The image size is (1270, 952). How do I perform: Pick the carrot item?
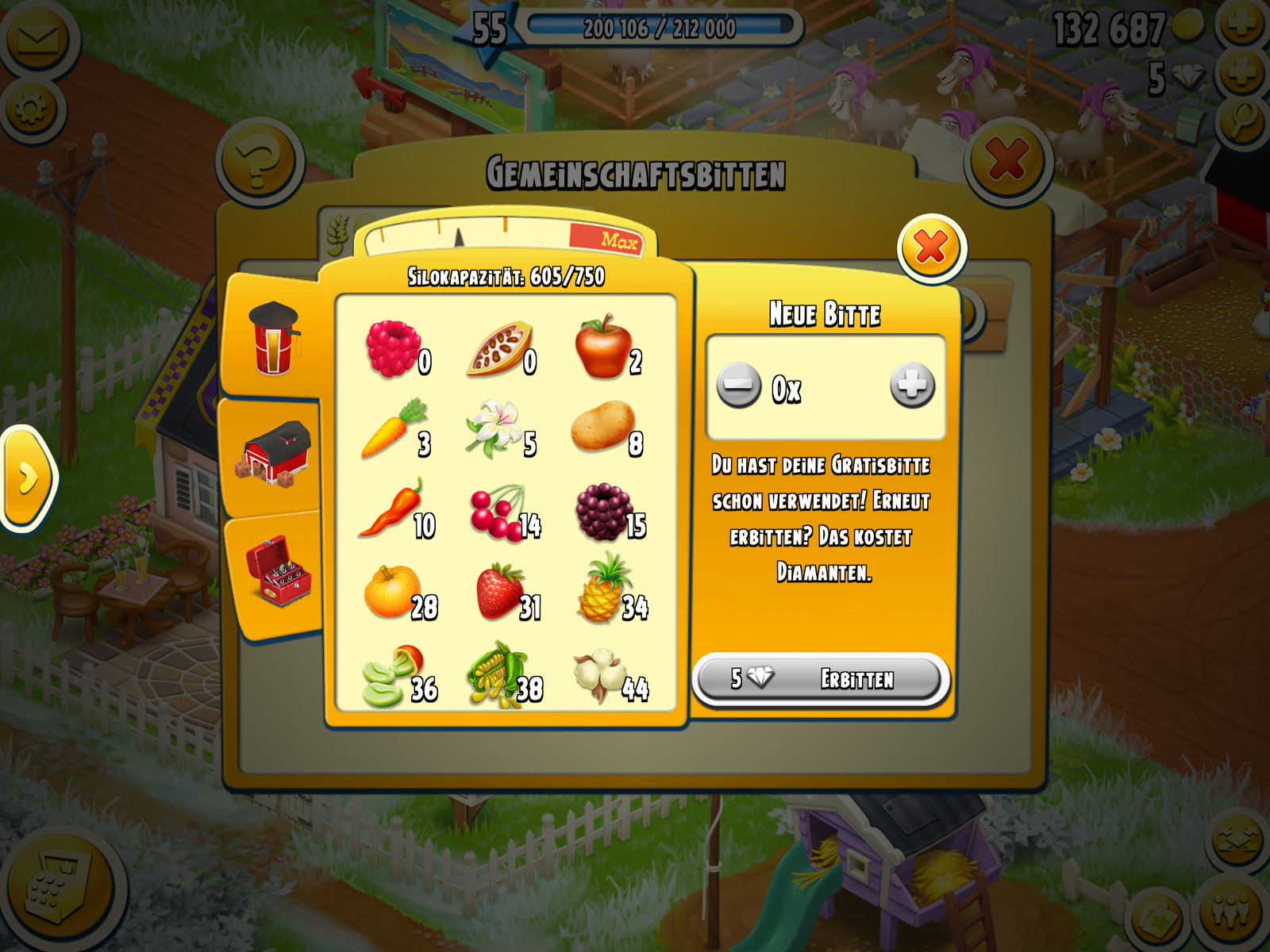pos(394,429)
